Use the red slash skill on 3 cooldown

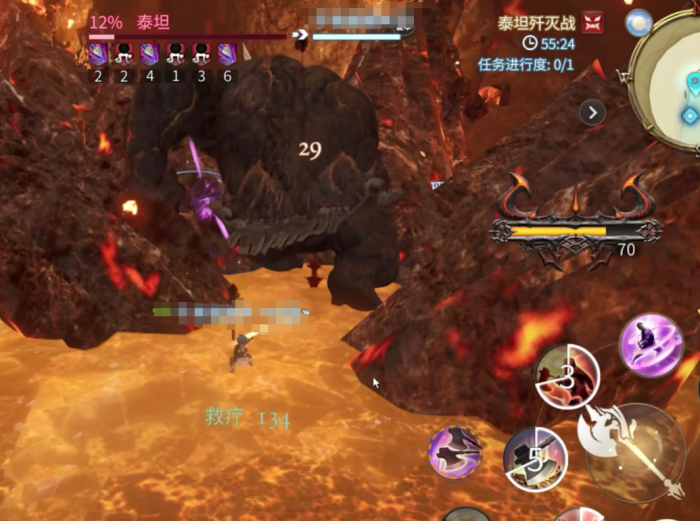[566, 376]
